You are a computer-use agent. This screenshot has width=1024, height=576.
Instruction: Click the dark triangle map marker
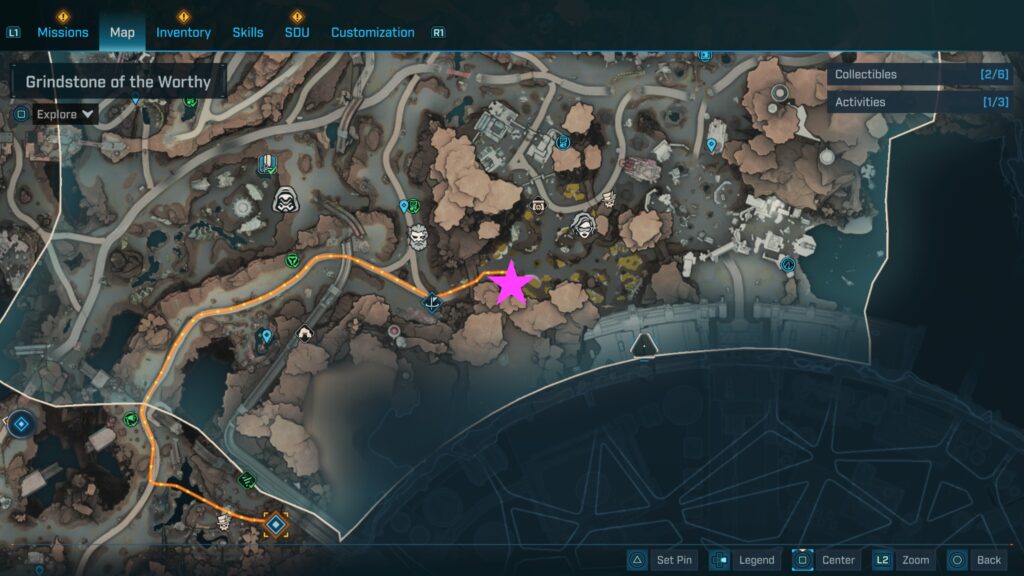(x=644, y=346)
